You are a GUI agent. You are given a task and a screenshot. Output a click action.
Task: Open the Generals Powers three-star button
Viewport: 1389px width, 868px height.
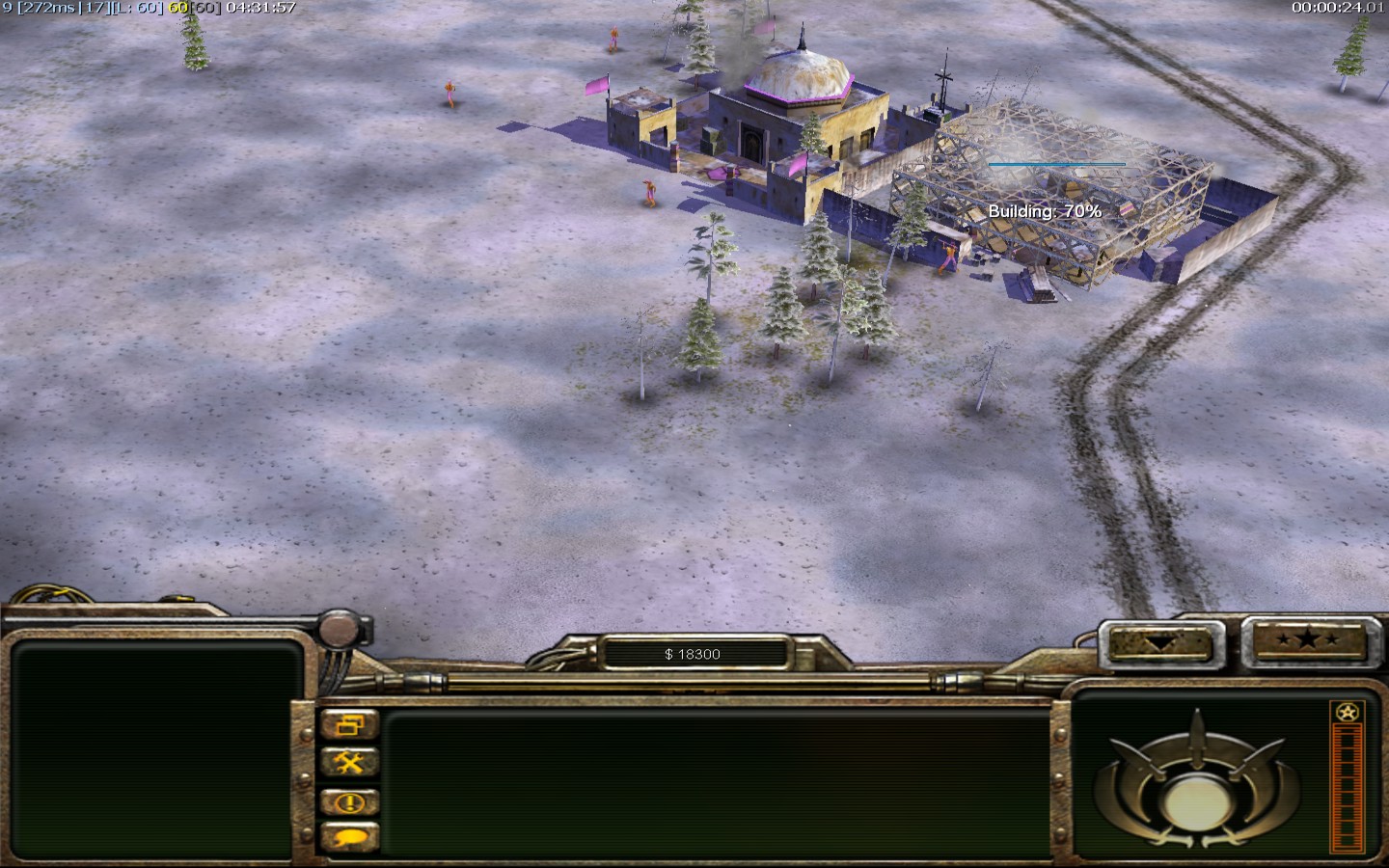pyautogui.click(x=1306, y=639)
